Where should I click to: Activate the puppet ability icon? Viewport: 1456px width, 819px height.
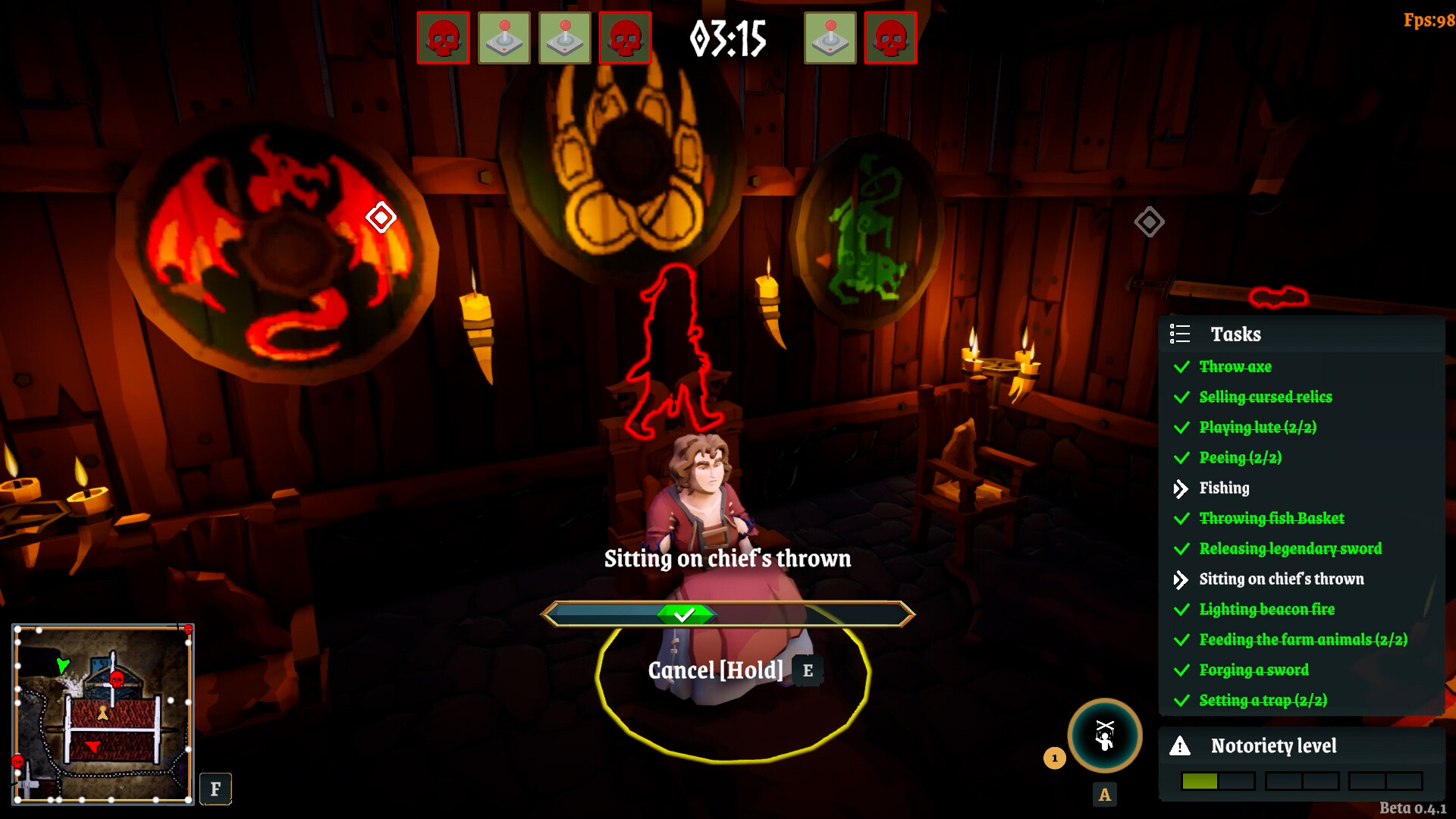(1105, 735)
